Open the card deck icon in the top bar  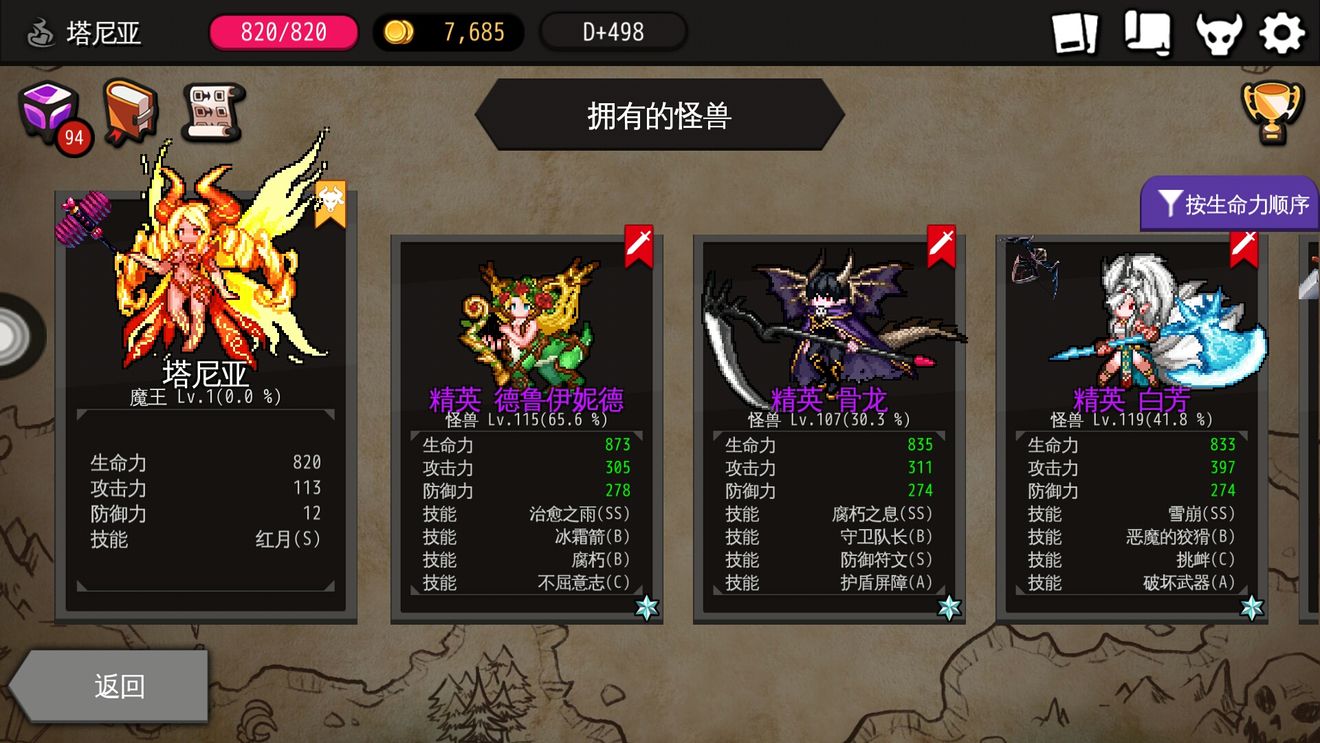1077,31
